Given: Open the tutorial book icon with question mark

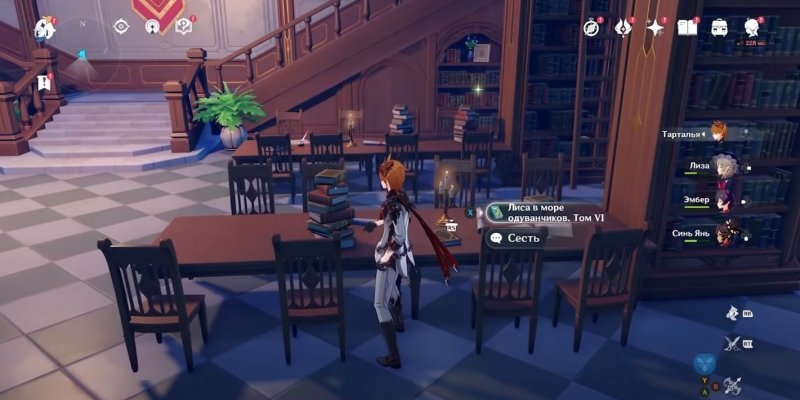Looking at the screenshot, I should 183,27.
